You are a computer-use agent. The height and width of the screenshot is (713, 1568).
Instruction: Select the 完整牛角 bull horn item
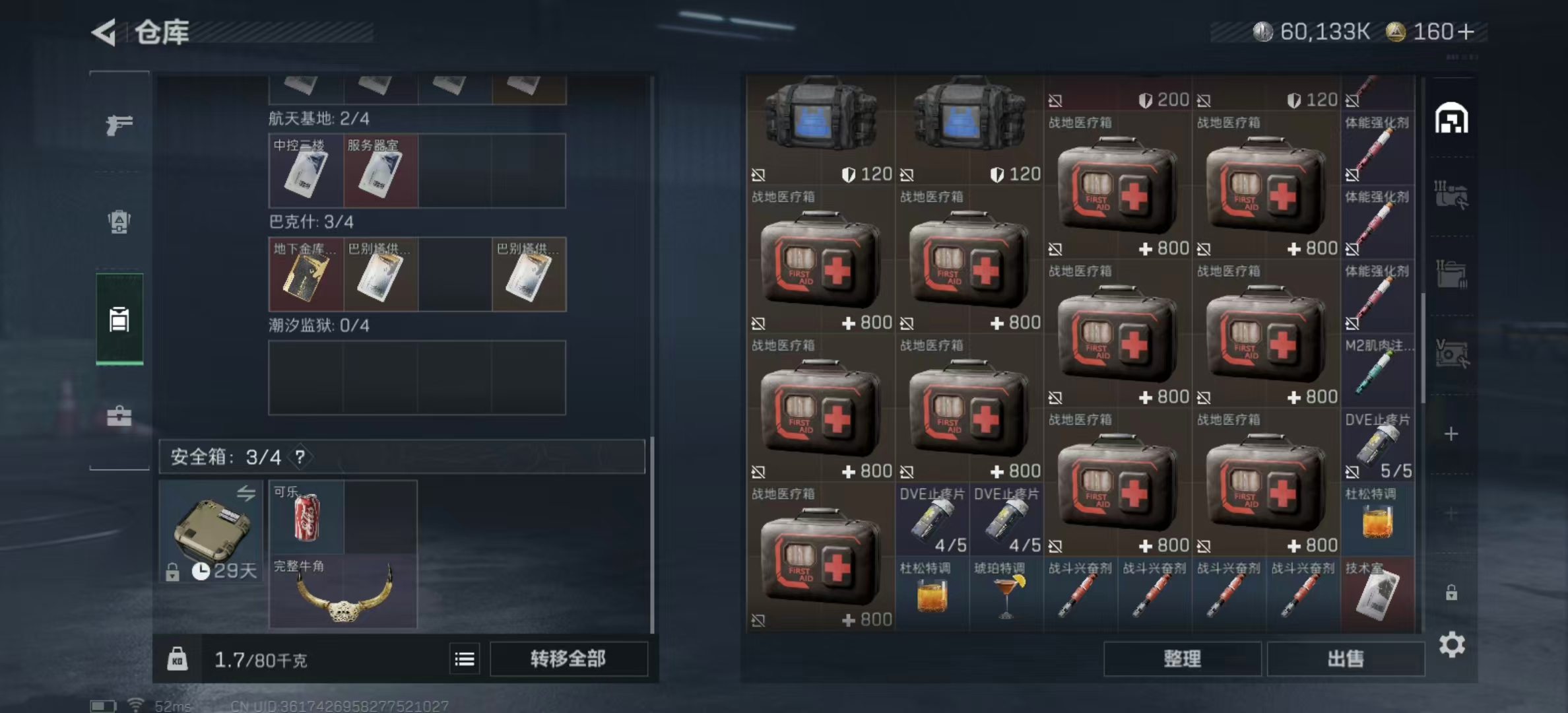[x=343, y=592]
